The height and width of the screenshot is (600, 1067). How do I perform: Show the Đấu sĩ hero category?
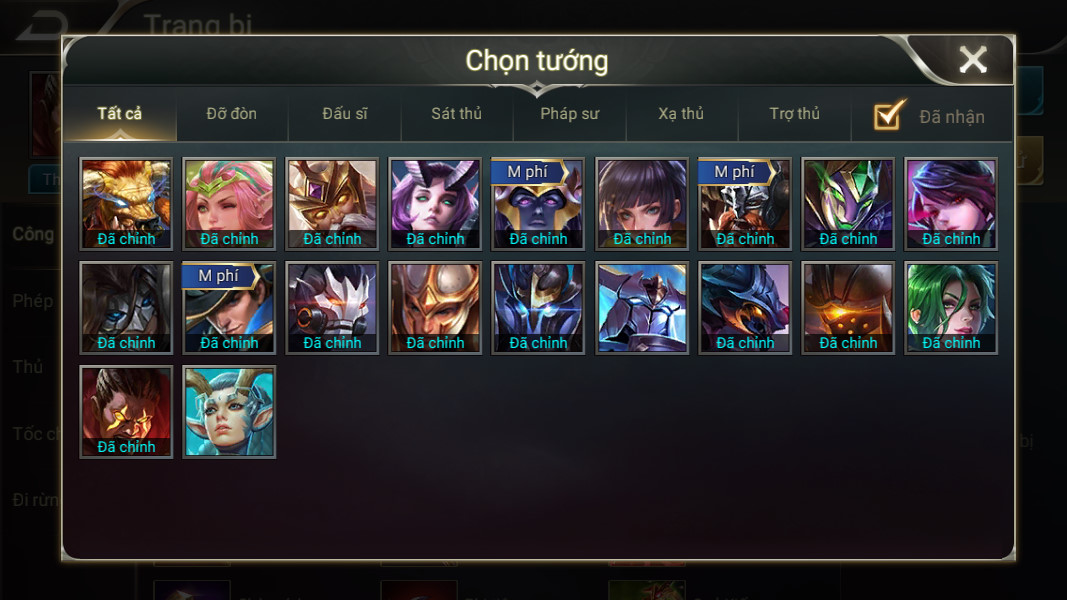(345, 114)
